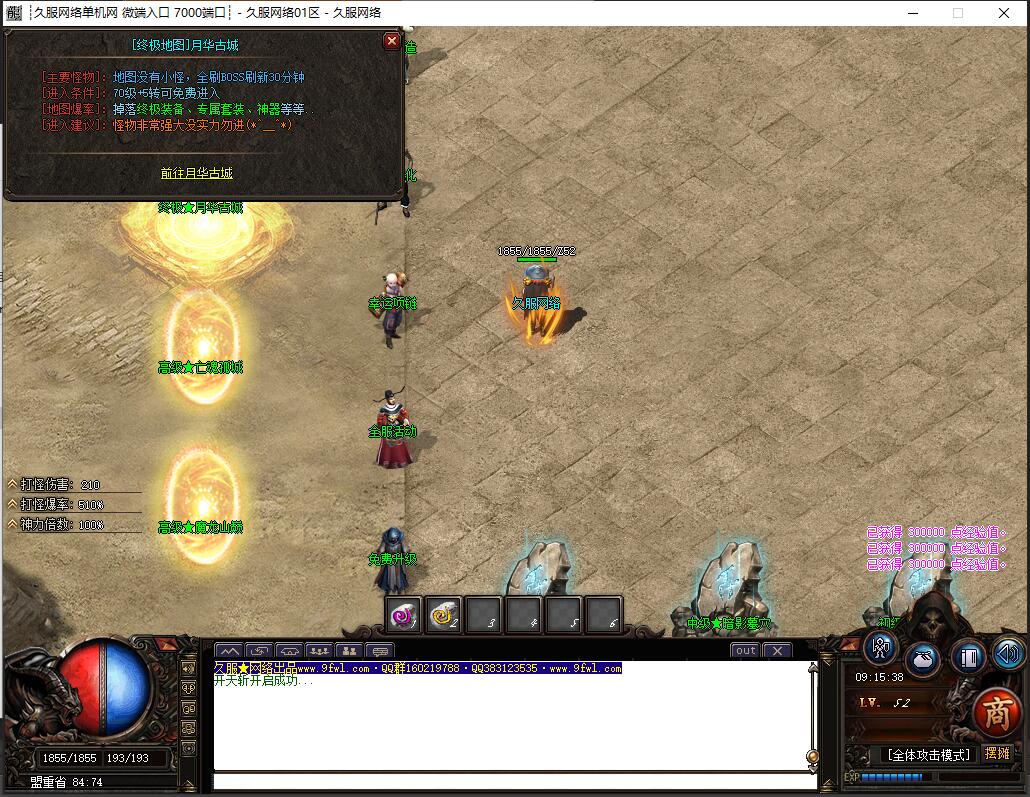
Task: Open the red 商 shop button
Action: pos(996,713)
